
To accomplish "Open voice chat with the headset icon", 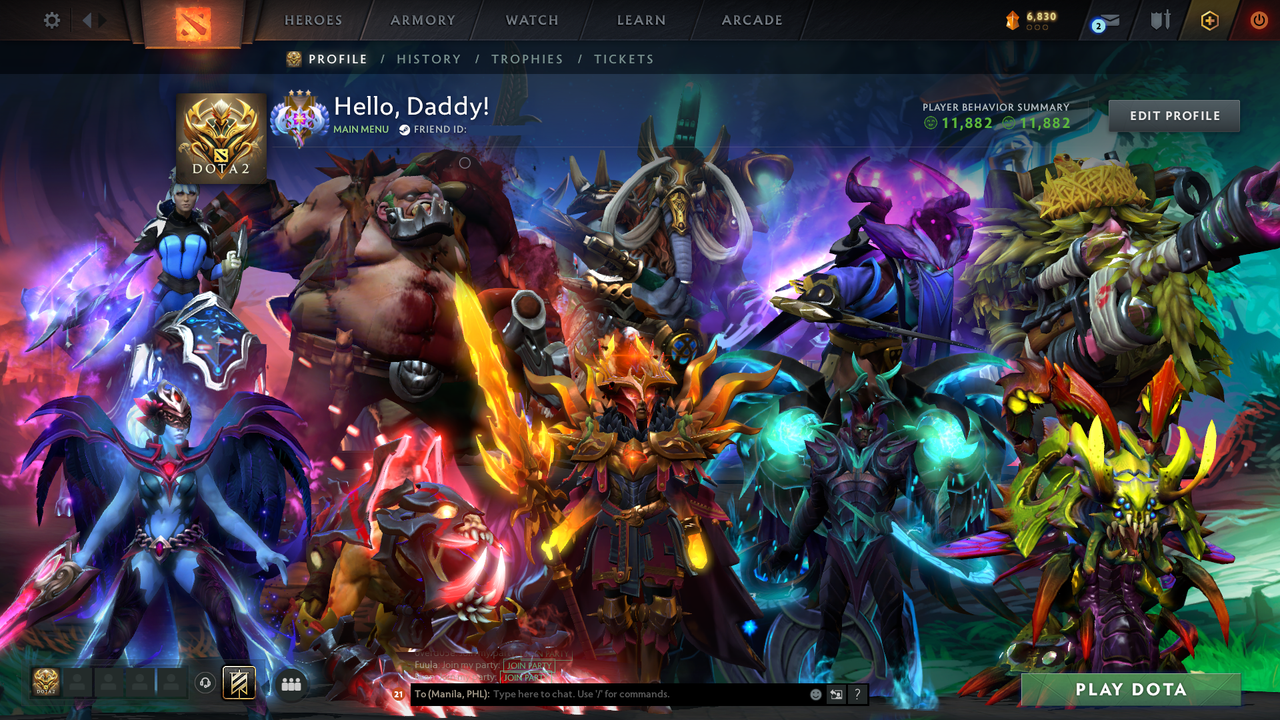I will click(207, 682).
